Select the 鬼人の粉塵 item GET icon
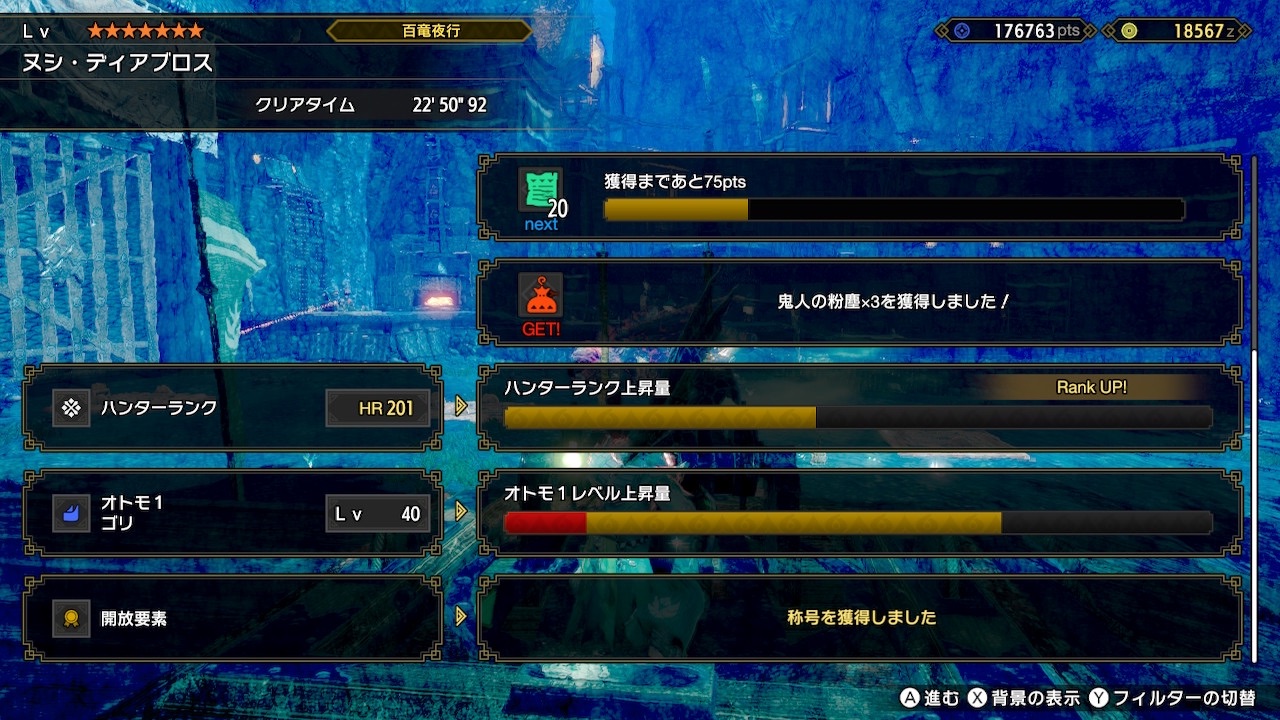The image size is (1280, 720). point(539,296)
